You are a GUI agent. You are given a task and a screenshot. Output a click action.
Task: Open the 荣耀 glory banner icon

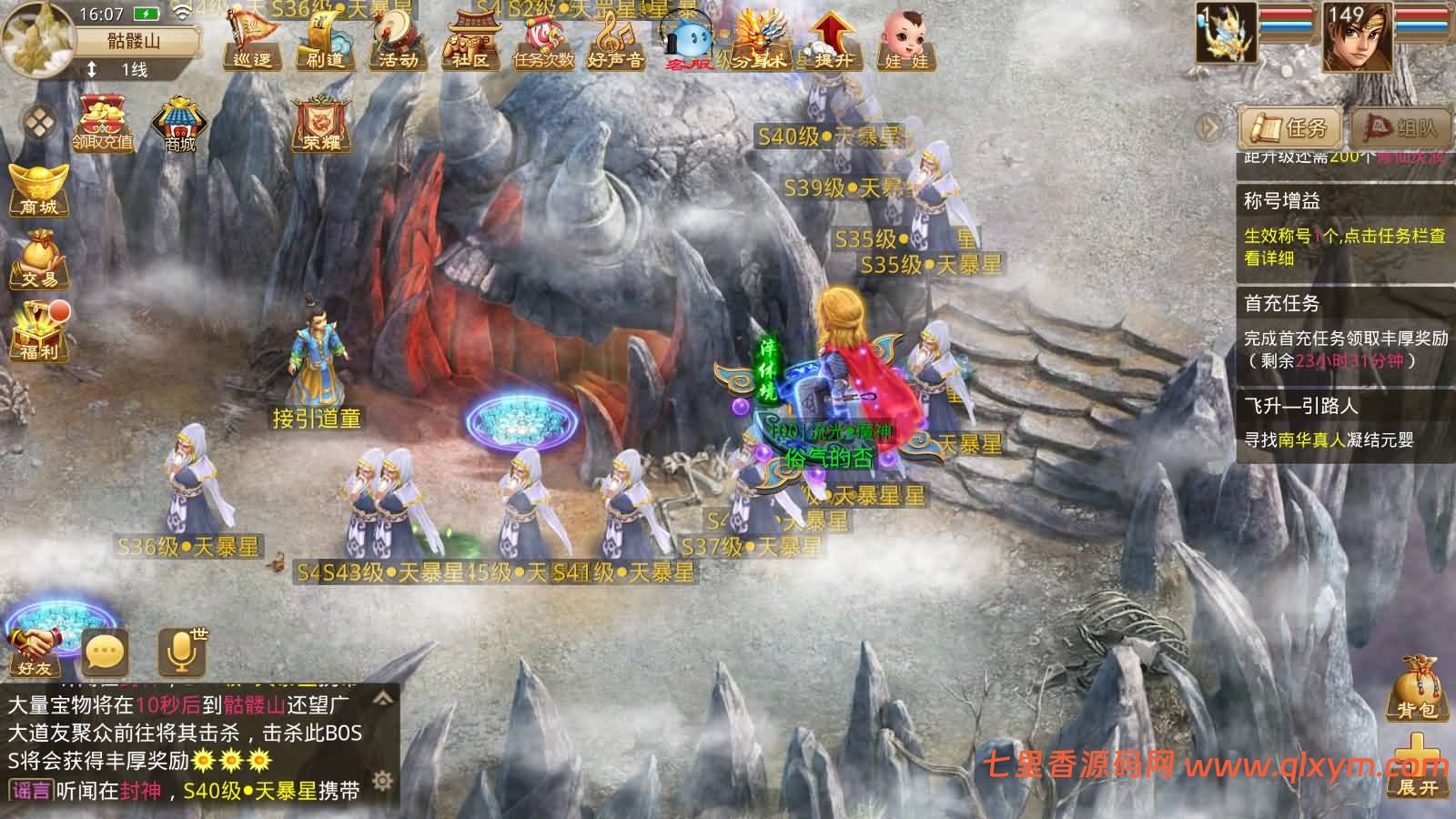point(320,123)
